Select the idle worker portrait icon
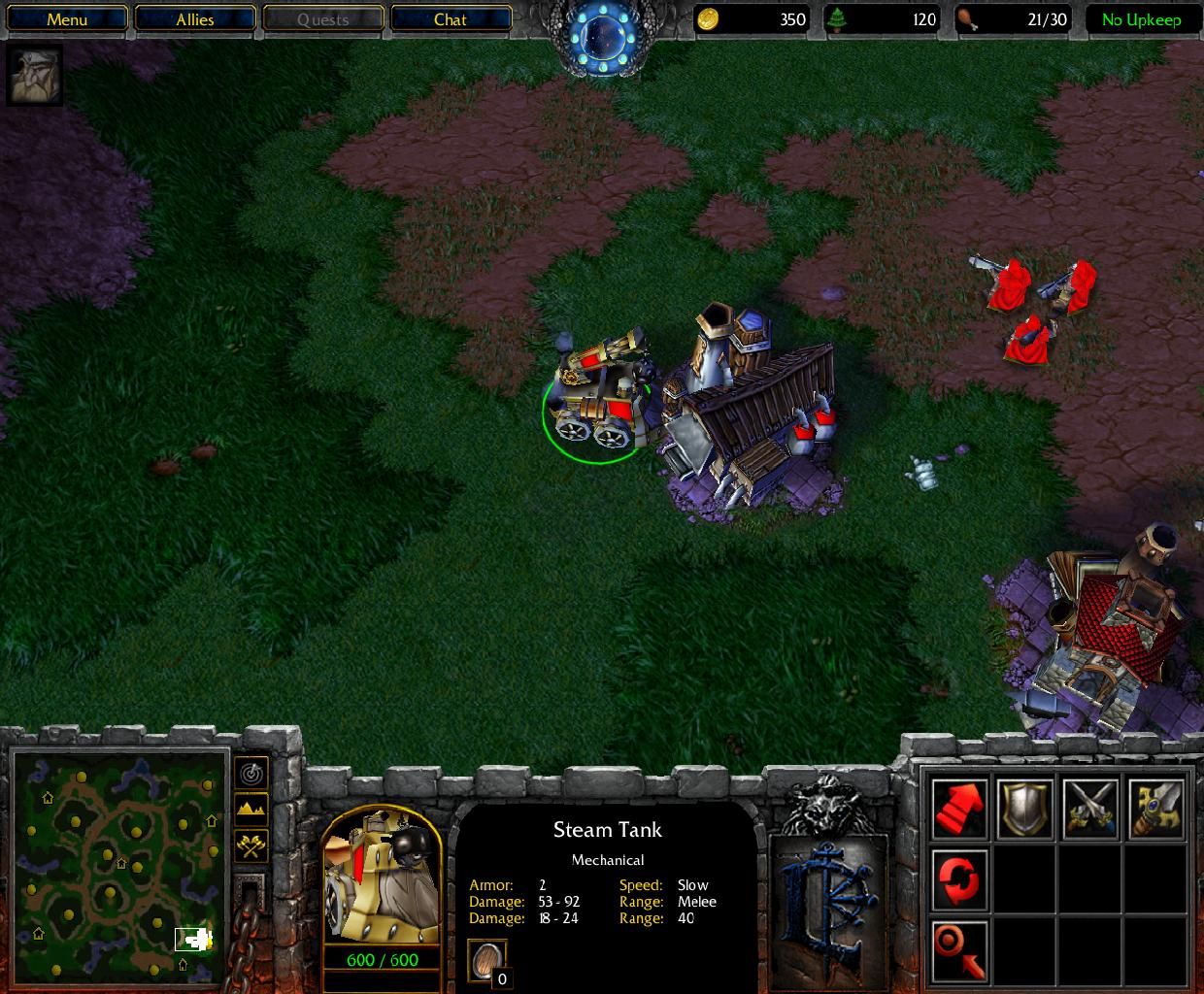Viewport: 1204px width, 994px height. click(x=34, y=76)
